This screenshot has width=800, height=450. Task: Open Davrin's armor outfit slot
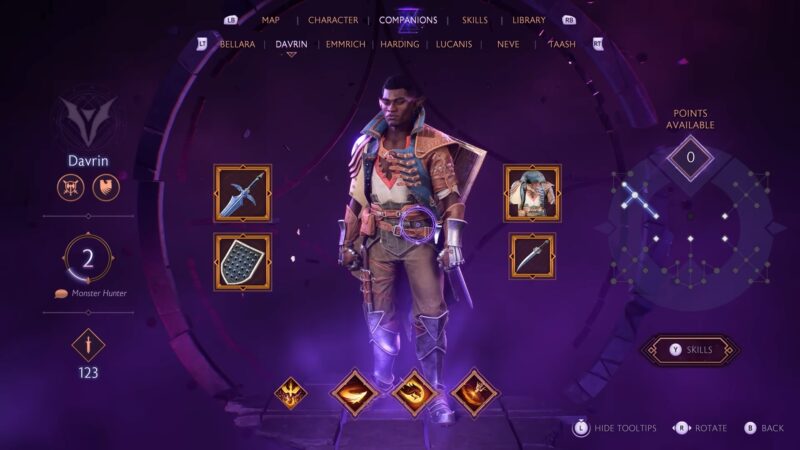tap(532, 193)
